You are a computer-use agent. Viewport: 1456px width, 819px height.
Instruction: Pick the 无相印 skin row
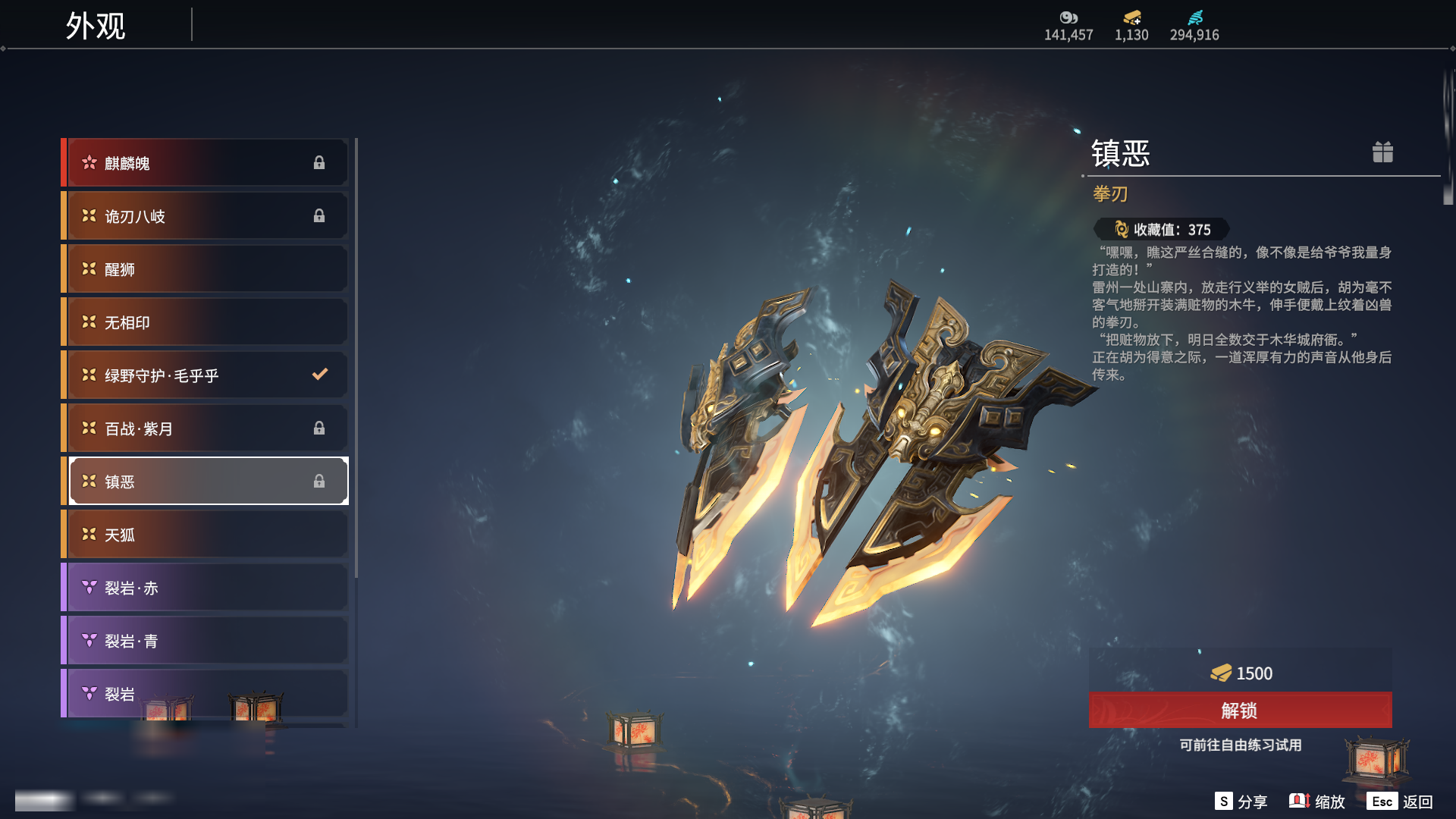[206, 322]
